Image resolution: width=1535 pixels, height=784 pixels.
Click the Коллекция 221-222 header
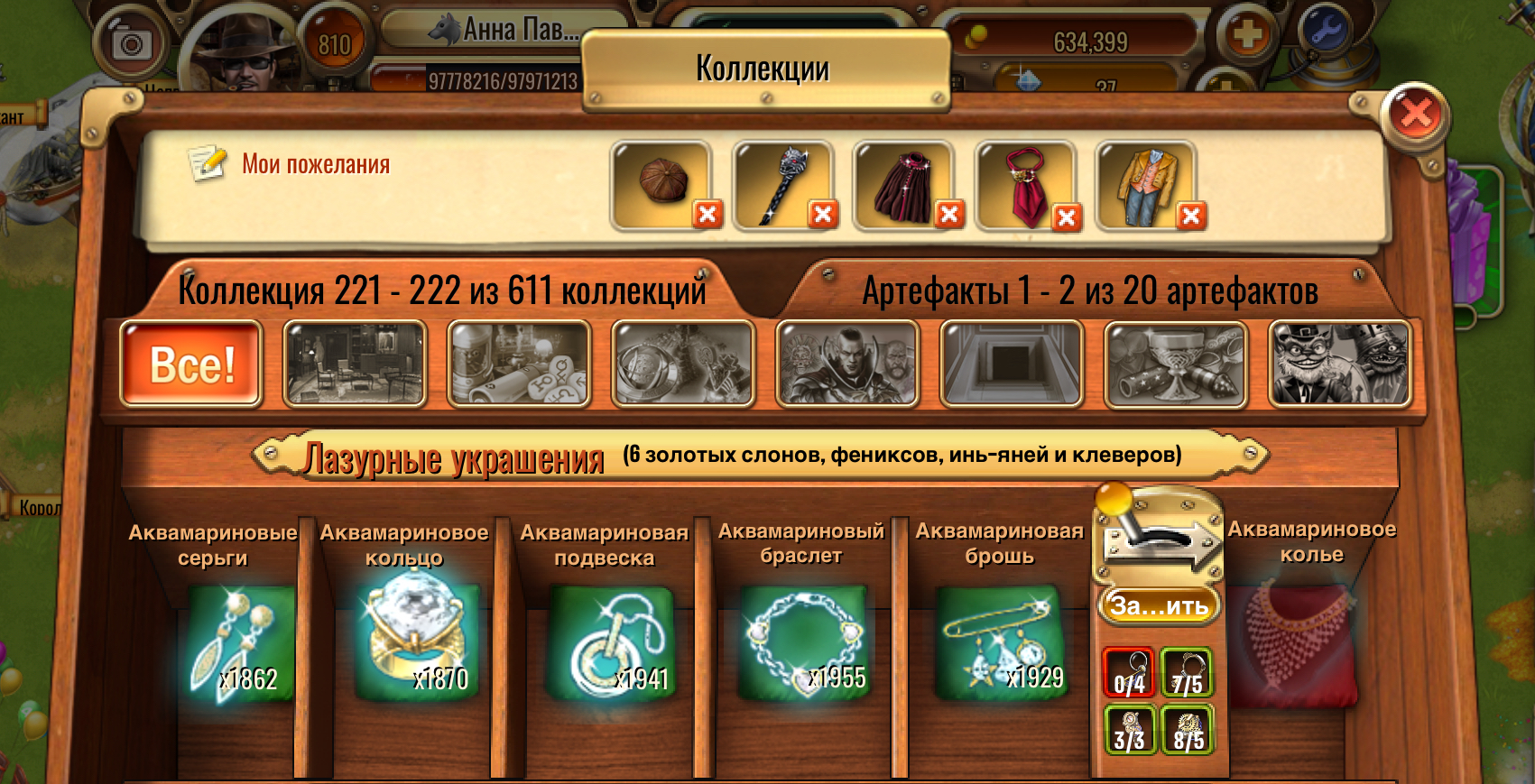tap(442, 291)
